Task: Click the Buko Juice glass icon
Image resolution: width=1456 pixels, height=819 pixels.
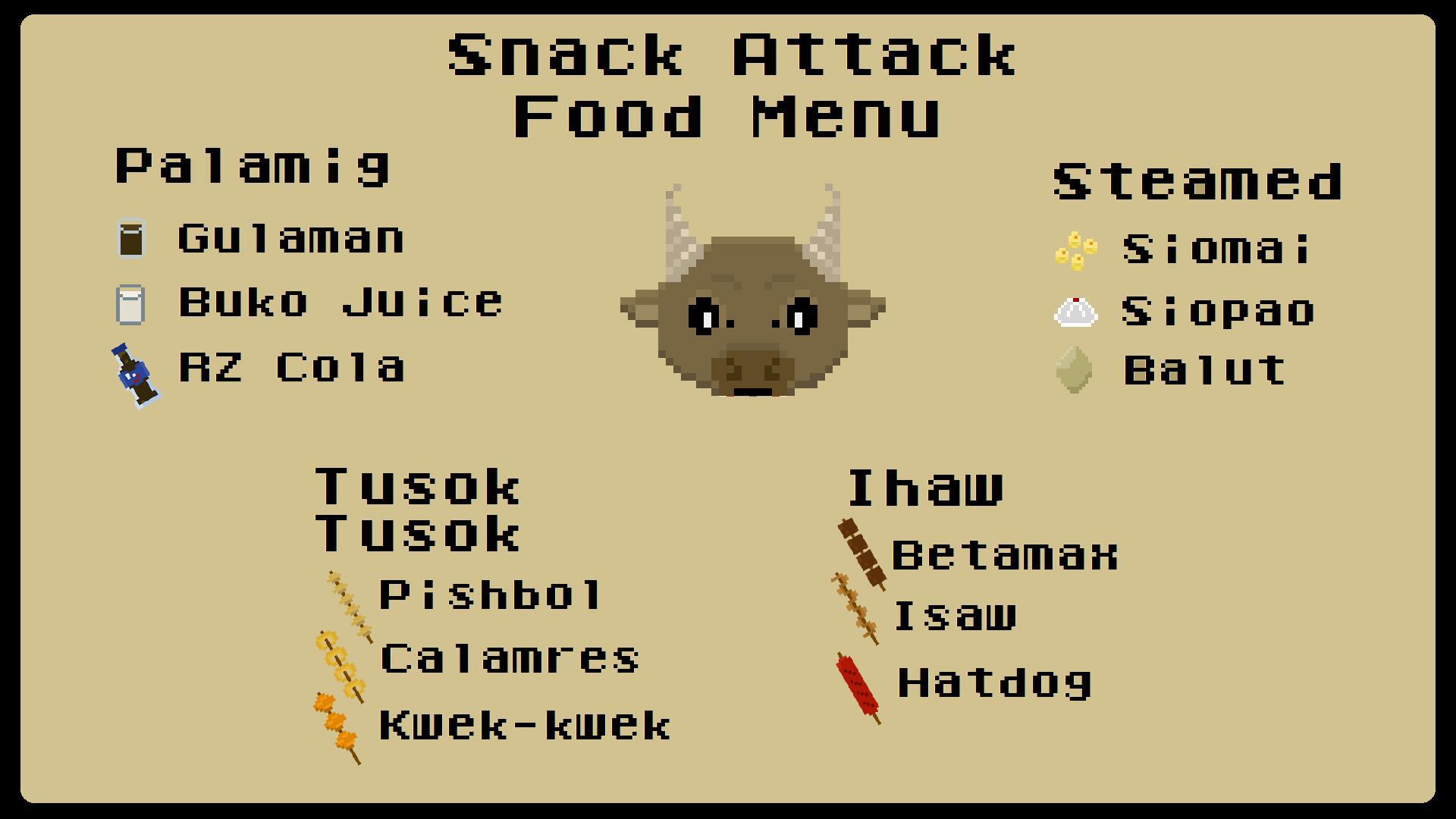Action: tap(130, 303)
